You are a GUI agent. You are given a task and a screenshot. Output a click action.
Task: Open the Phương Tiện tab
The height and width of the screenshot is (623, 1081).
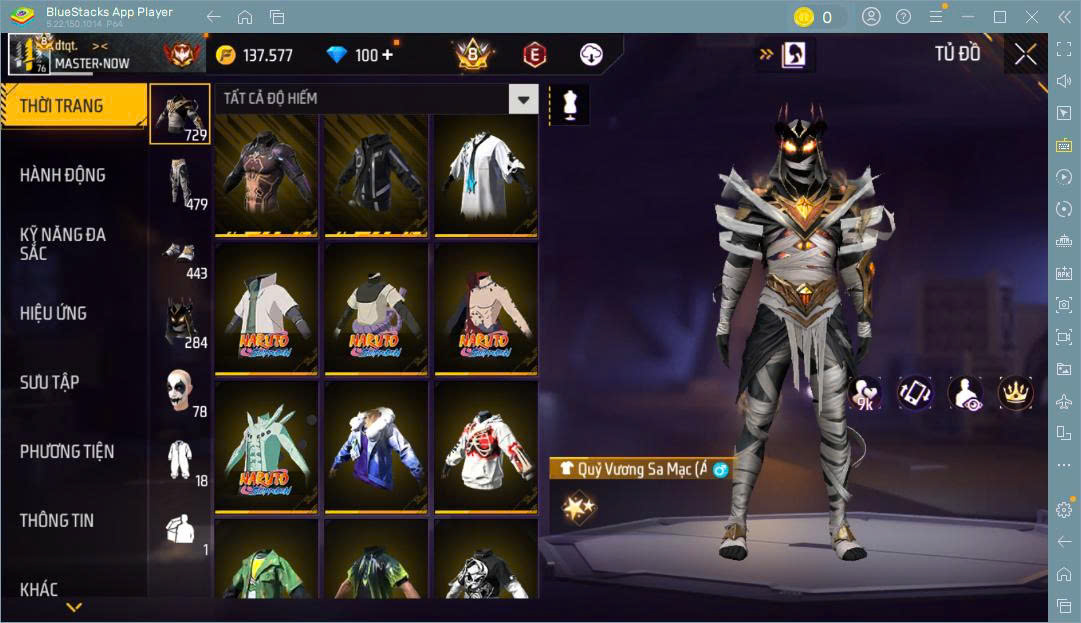click(67, 451)
